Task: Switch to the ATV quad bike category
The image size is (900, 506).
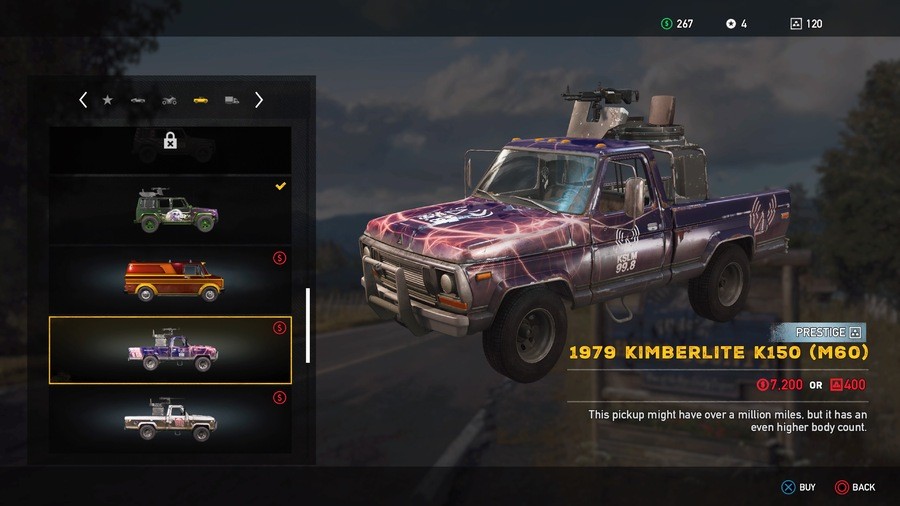Action: [x=169, y=100]
